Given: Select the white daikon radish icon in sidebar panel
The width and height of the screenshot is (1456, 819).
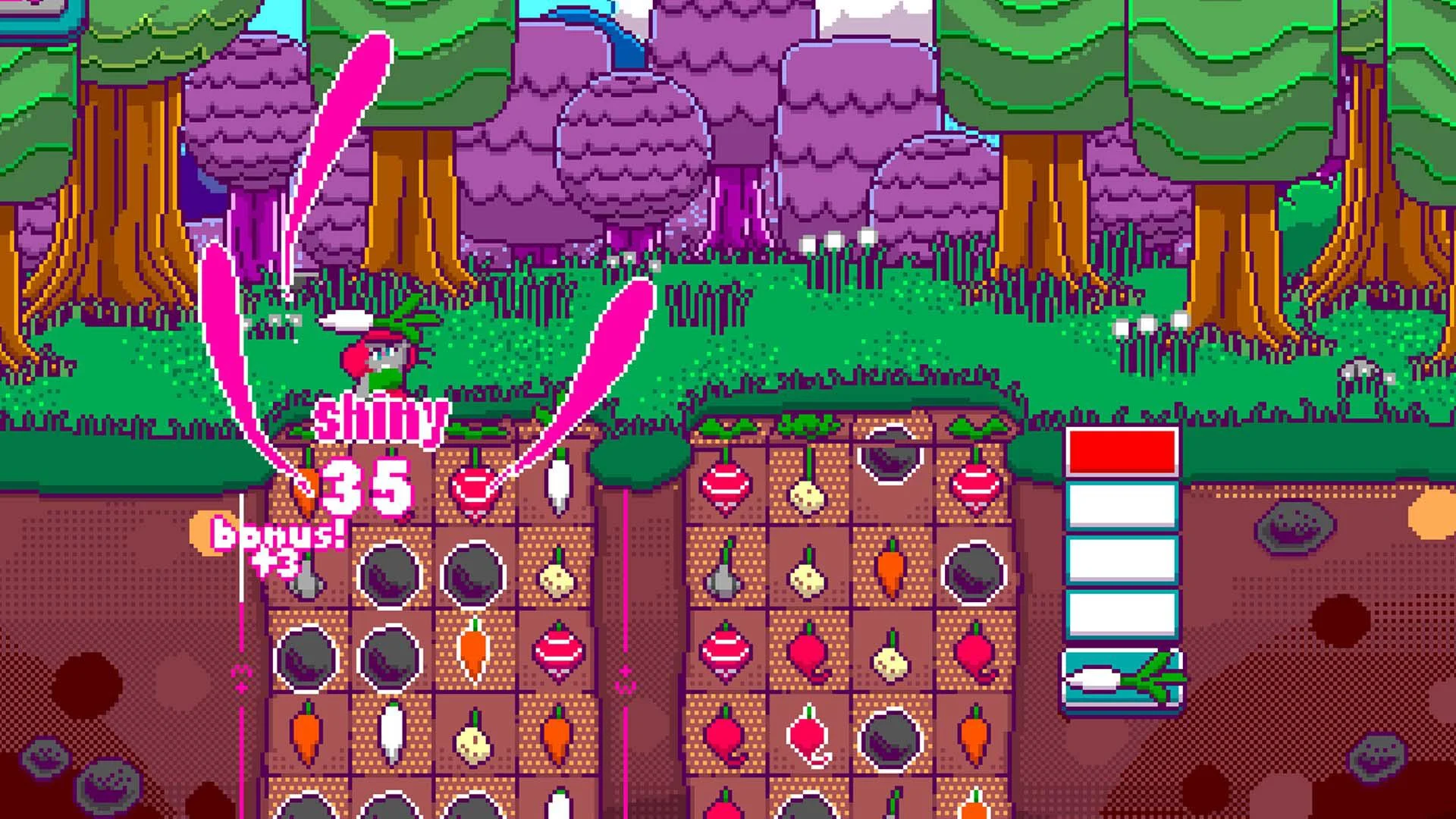Looking at the screenshot, I should pyautogui.click(x=1122, y=677).
